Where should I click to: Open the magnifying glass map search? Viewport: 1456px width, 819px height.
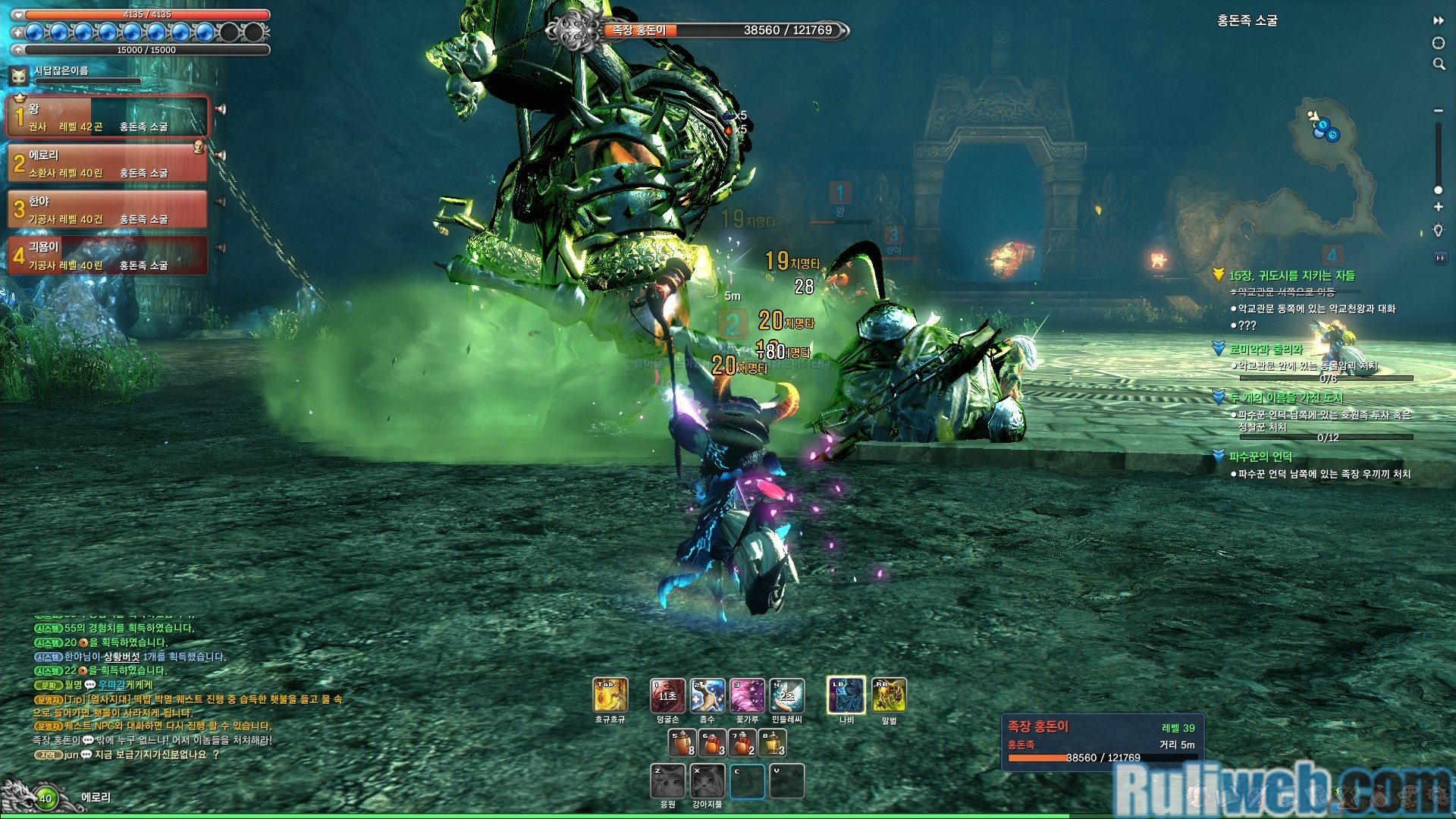[x=1439, y=64]
